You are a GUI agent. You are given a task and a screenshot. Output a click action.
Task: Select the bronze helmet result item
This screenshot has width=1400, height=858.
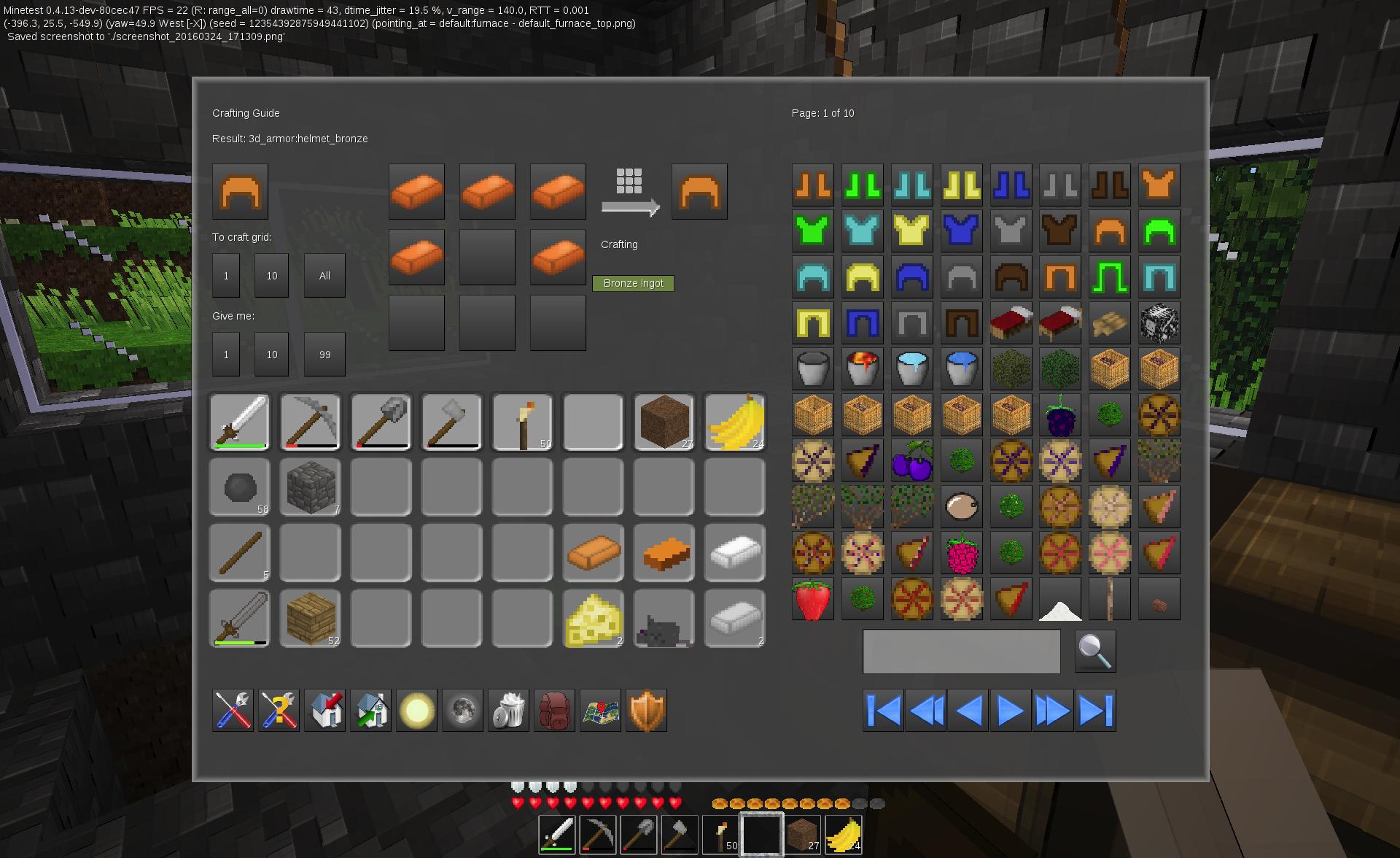pyautogui.click(x=240, y=191)
